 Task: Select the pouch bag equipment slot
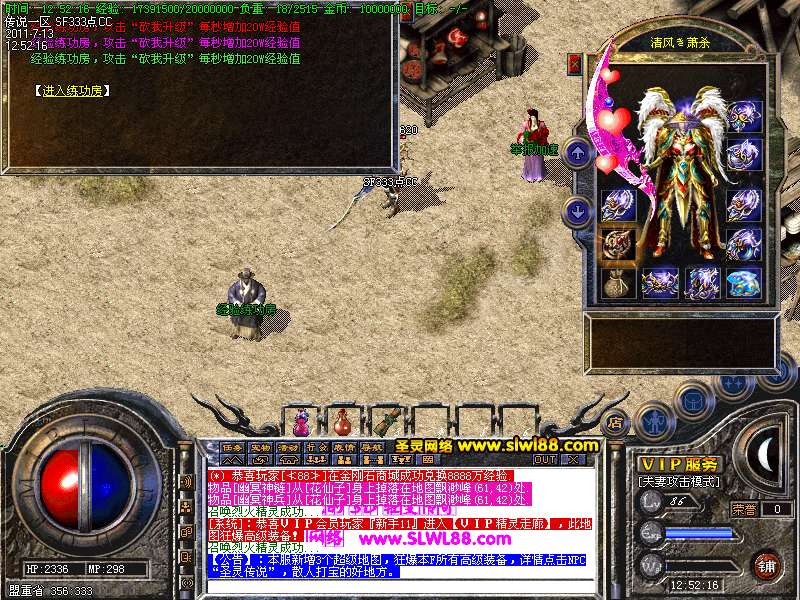617,282
